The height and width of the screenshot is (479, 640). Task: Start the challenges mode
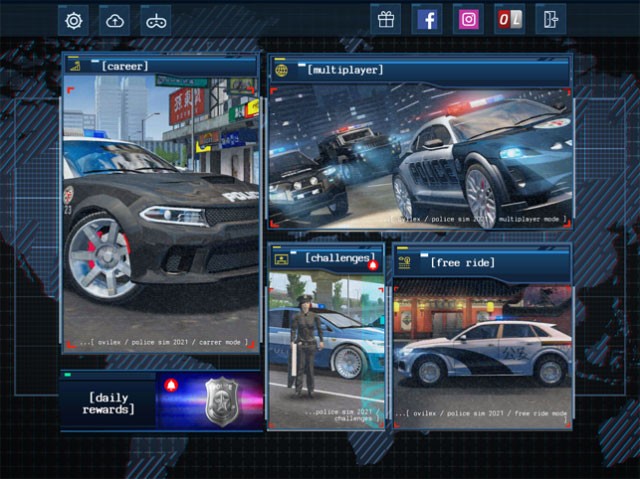tap(325, 335)
